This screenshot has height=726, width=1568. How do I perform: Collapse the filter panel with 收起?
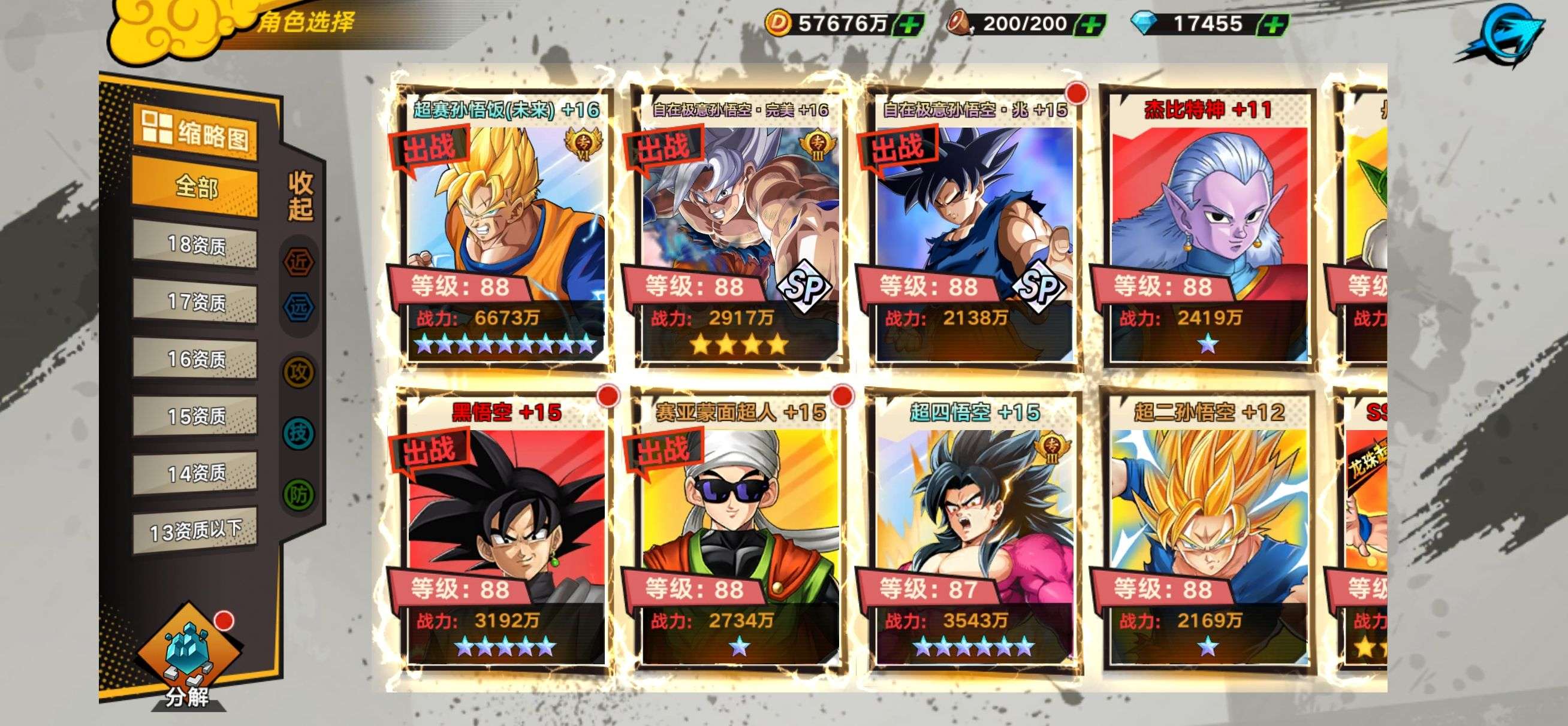(300, 196)
